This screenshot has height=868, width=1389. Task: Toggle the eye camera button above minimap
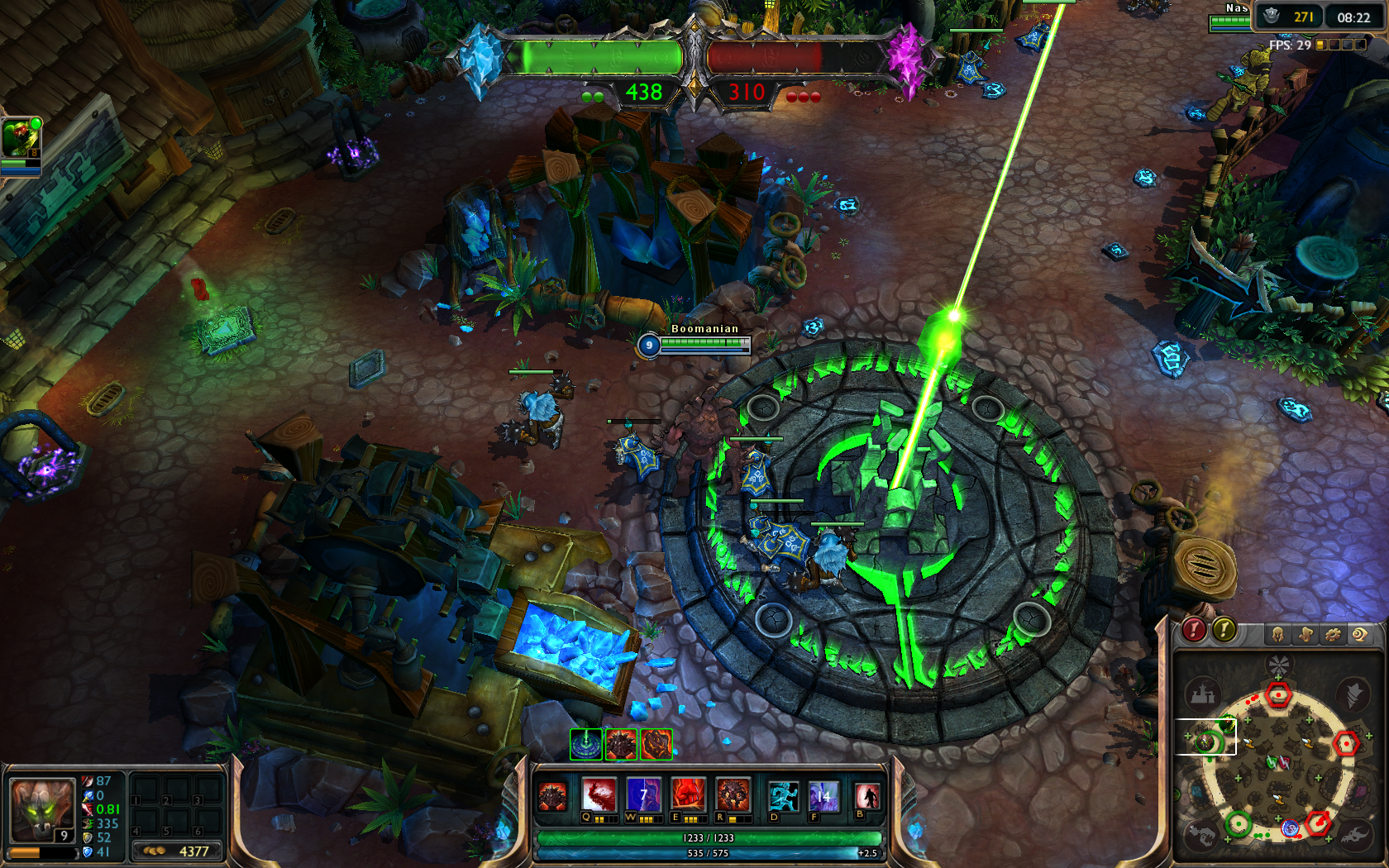(x=1359, y=634)
